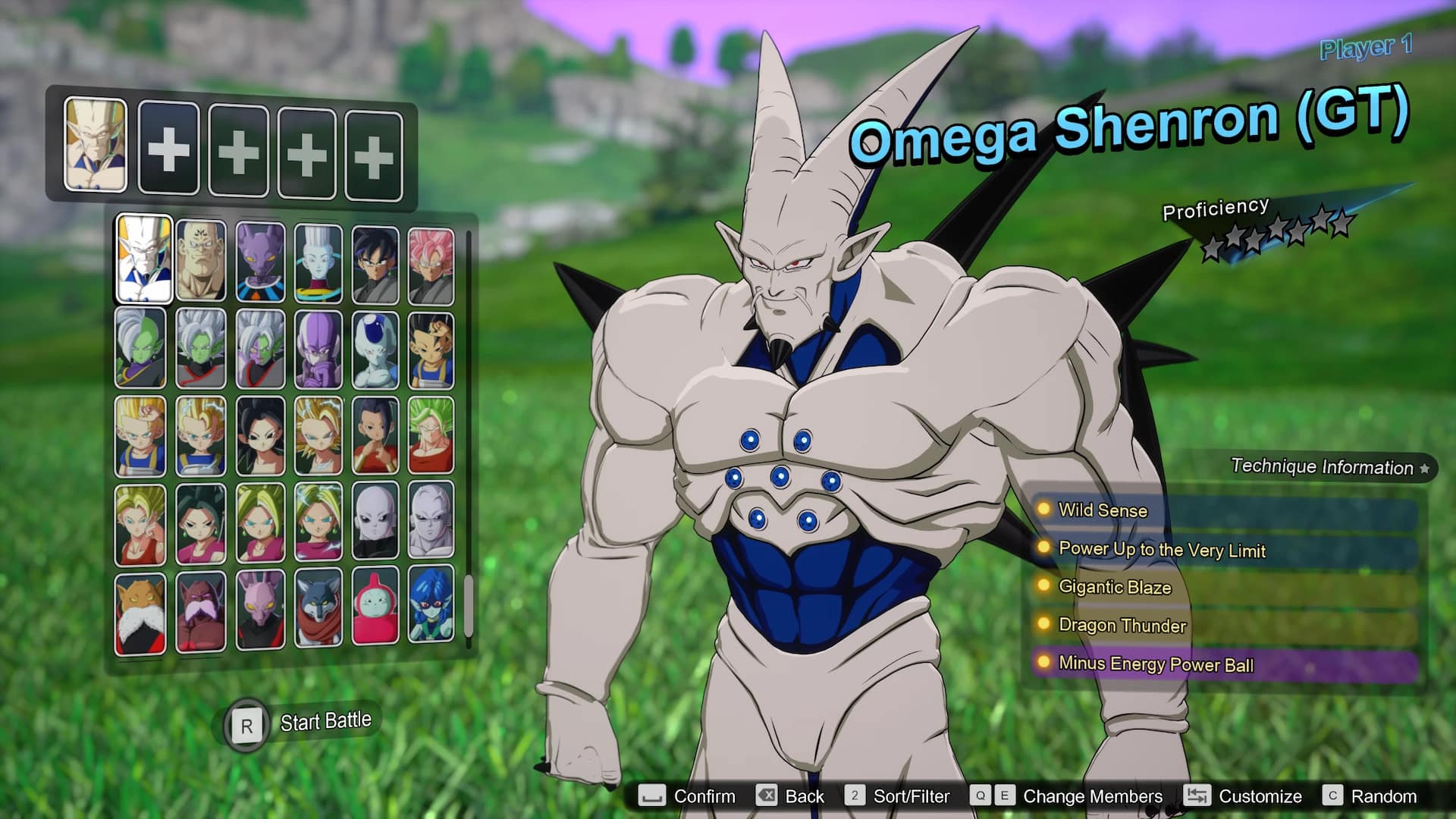Open Change Members
Viewport: 1456px width, 819px height.
(x=1092, y=796)
